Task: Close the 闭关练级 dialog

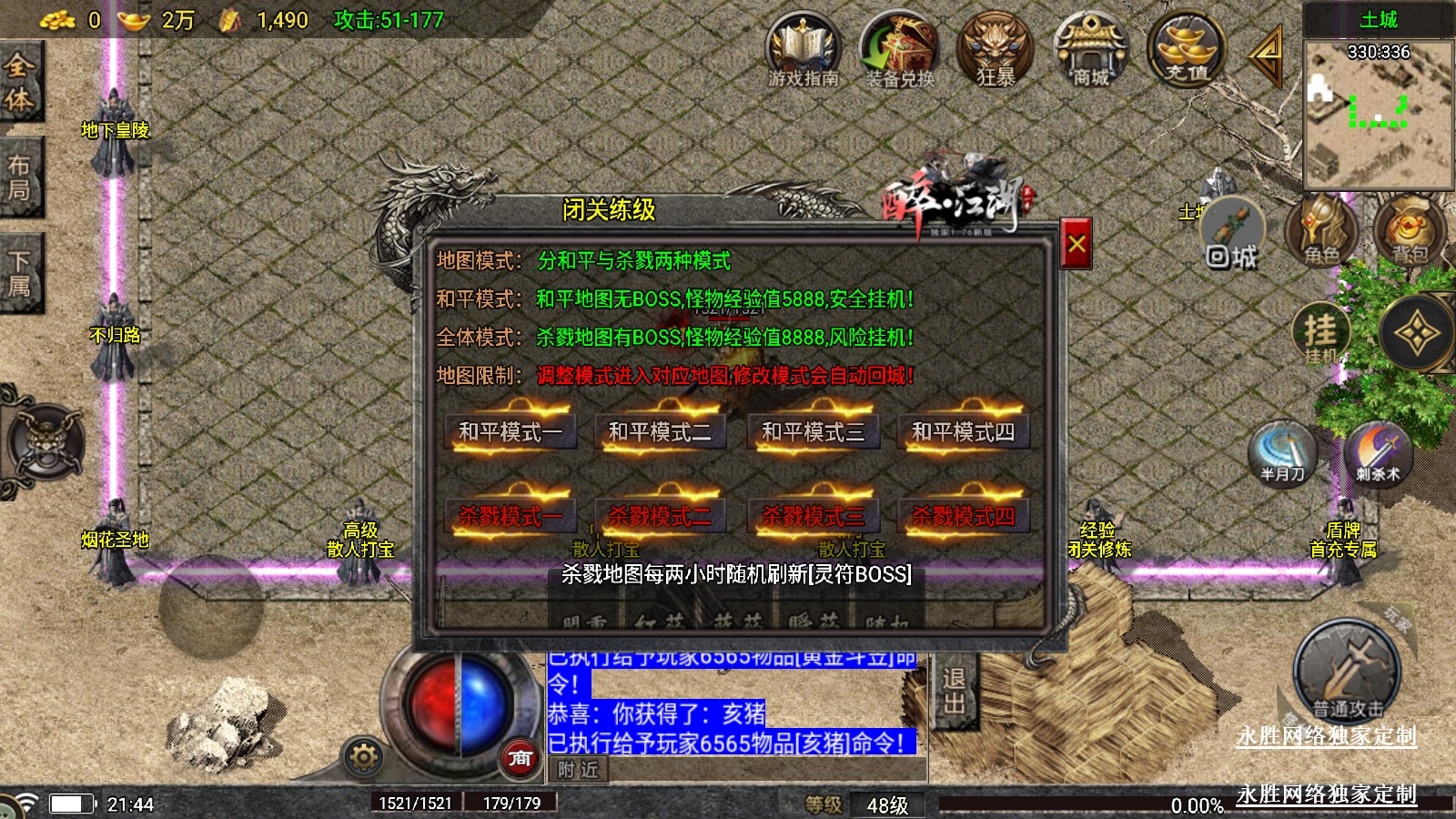Action: click(x=1077, y=244)
